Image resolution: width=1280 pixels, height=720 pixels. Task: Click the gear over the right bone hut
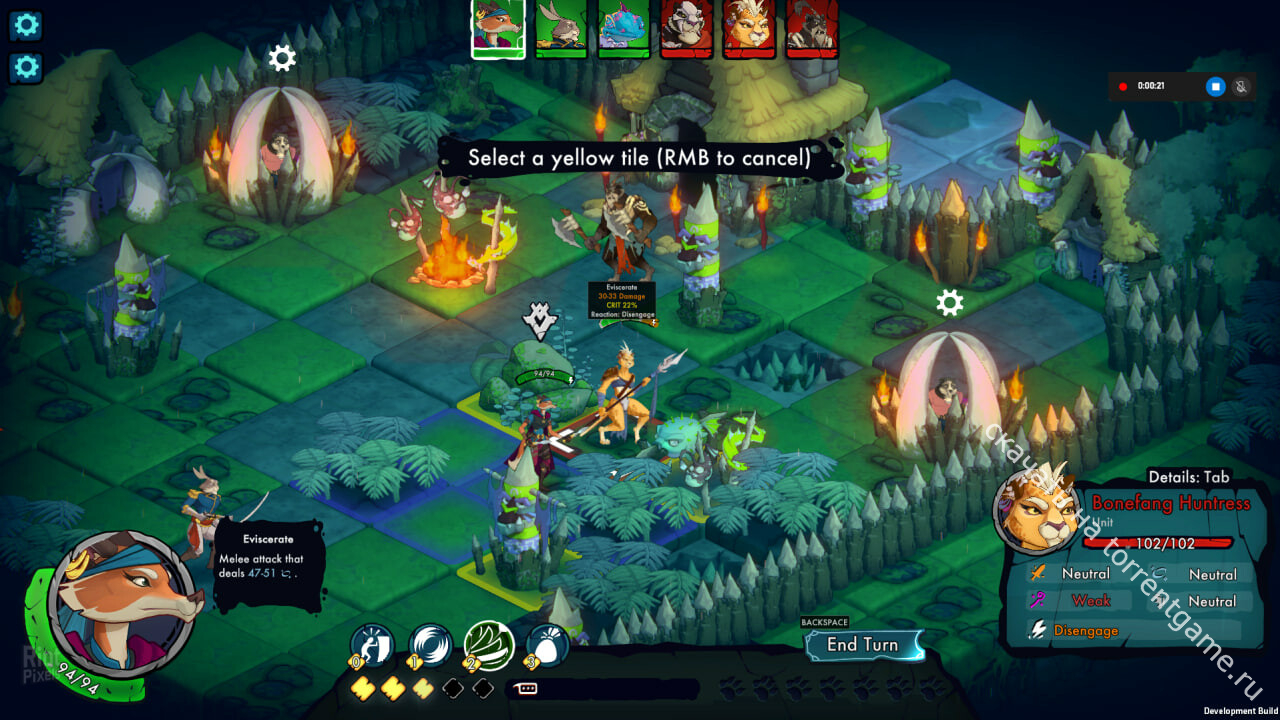click(949, 302)
